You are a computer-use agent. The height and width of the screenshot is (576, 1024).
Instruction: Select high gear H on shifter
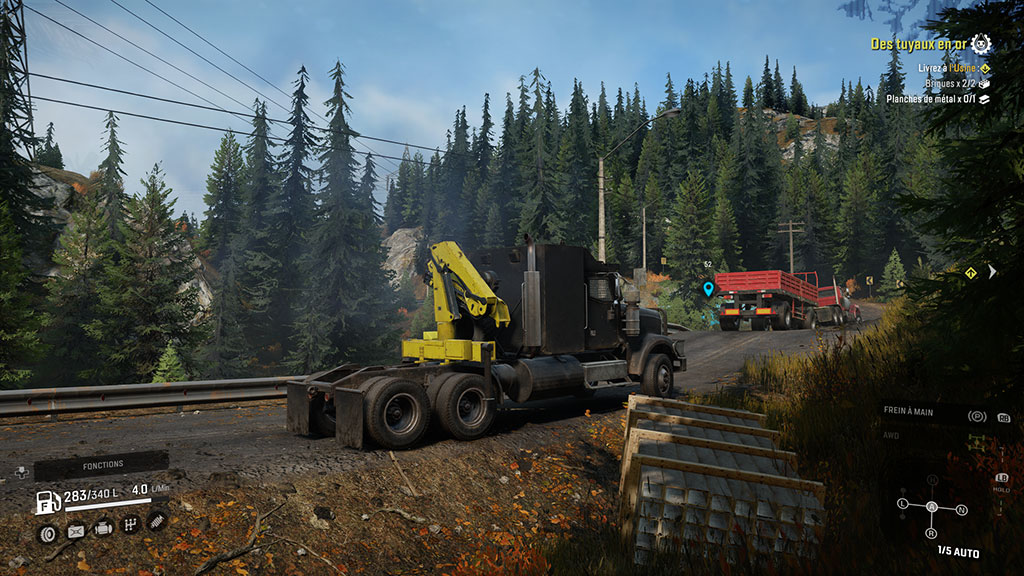tap(933, 479)
